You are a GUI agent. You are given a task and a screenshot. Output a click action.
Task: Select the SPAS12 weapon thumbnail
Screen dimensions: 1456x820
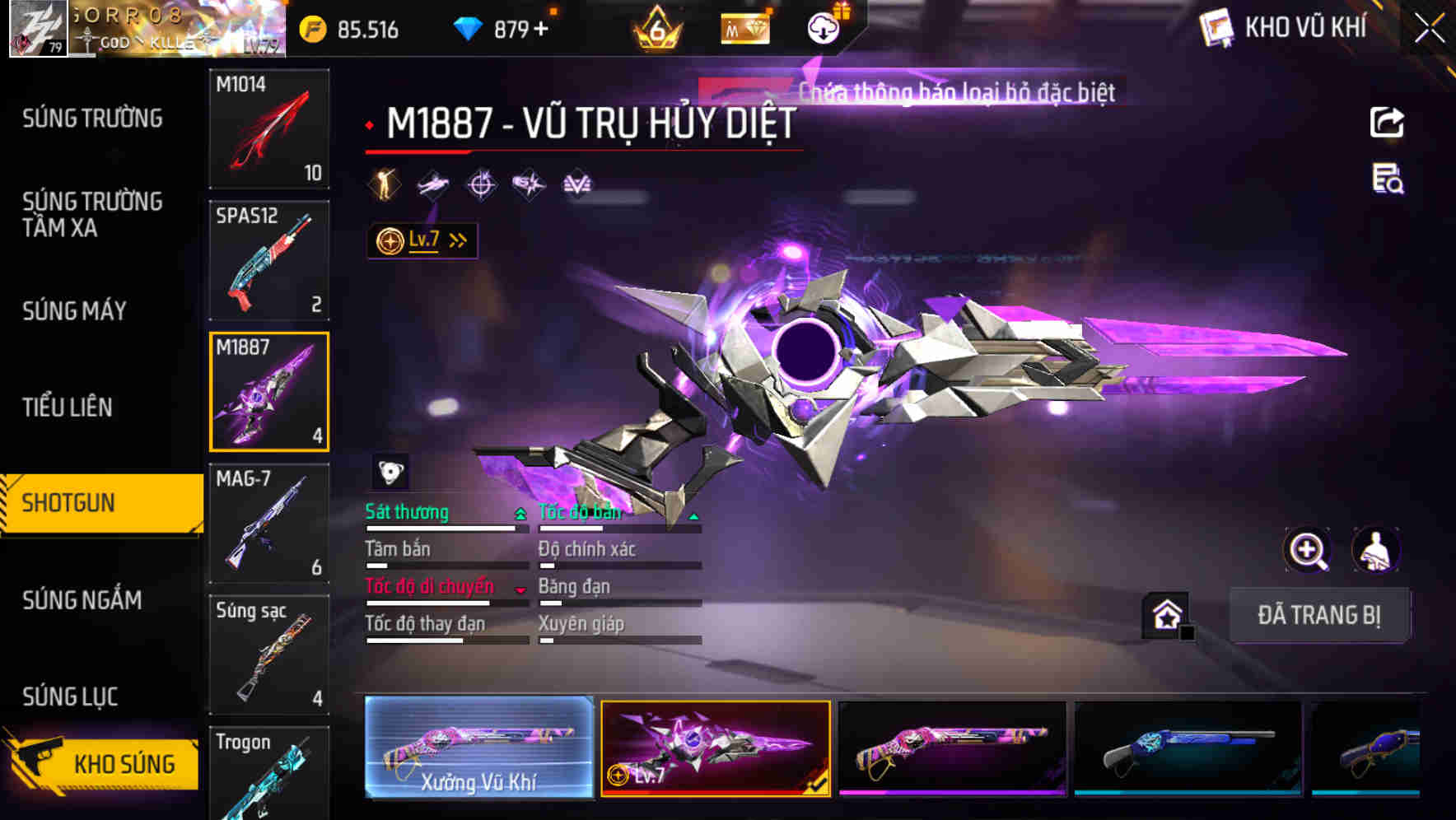tap(268, 259)
